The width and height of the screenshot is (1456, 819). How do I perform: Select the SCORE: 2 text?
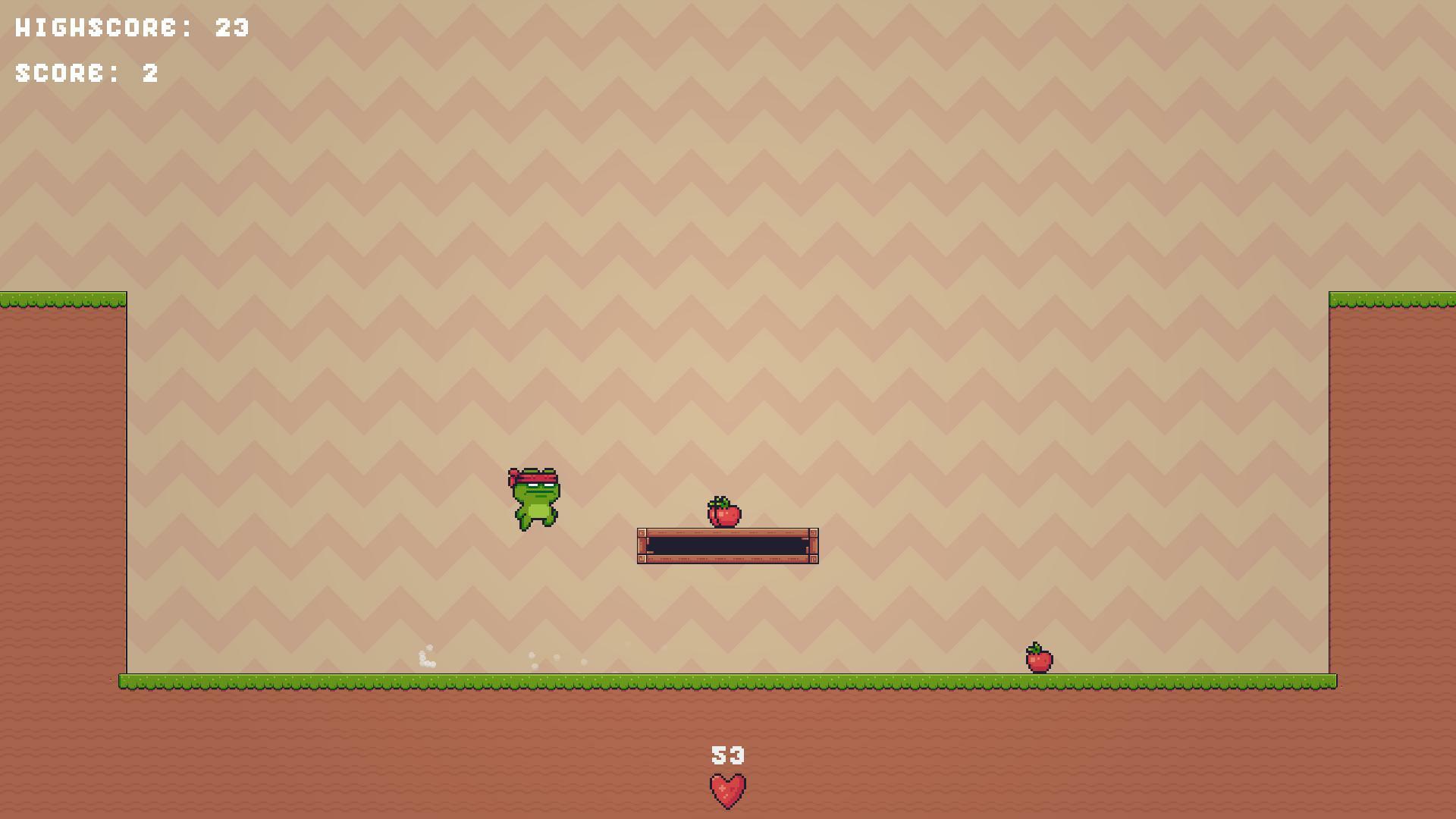click(x=86, y=74)
